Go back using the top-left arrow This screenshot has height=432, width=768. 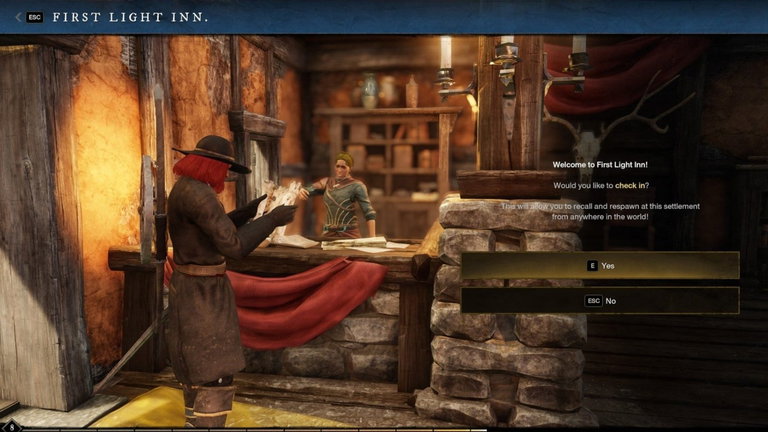[x=19, y=17]
